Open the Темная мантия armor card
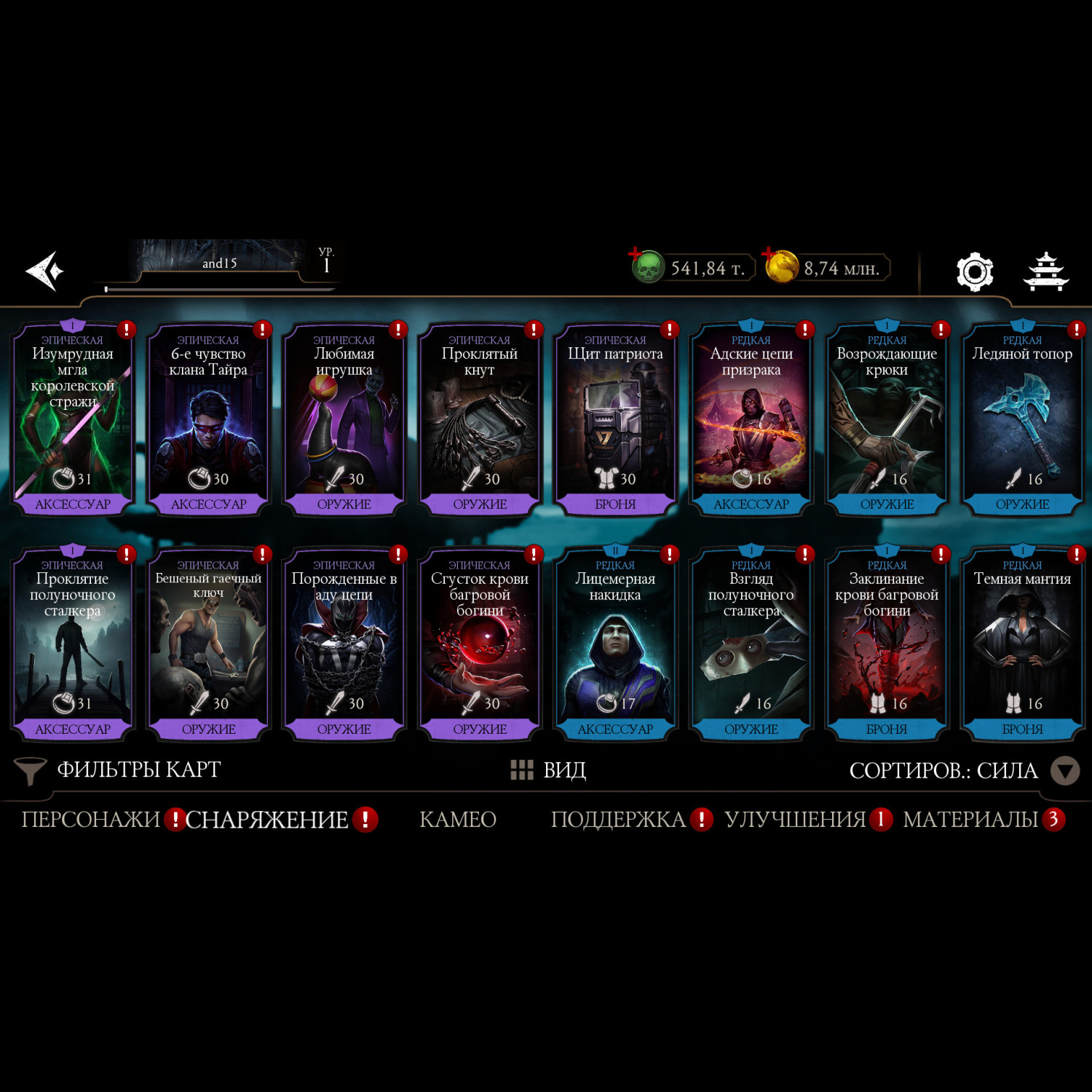This screenshot has width=1092, height=1092. (1022, 645)
